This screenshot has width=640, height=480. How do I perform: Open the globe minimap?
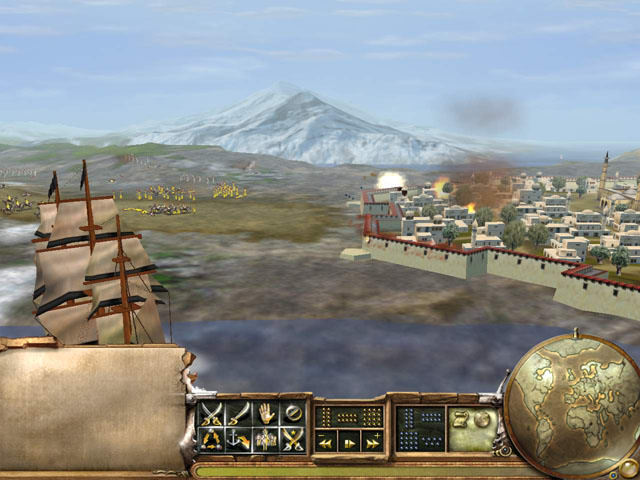pyautogui.click(x=572, y=403)
